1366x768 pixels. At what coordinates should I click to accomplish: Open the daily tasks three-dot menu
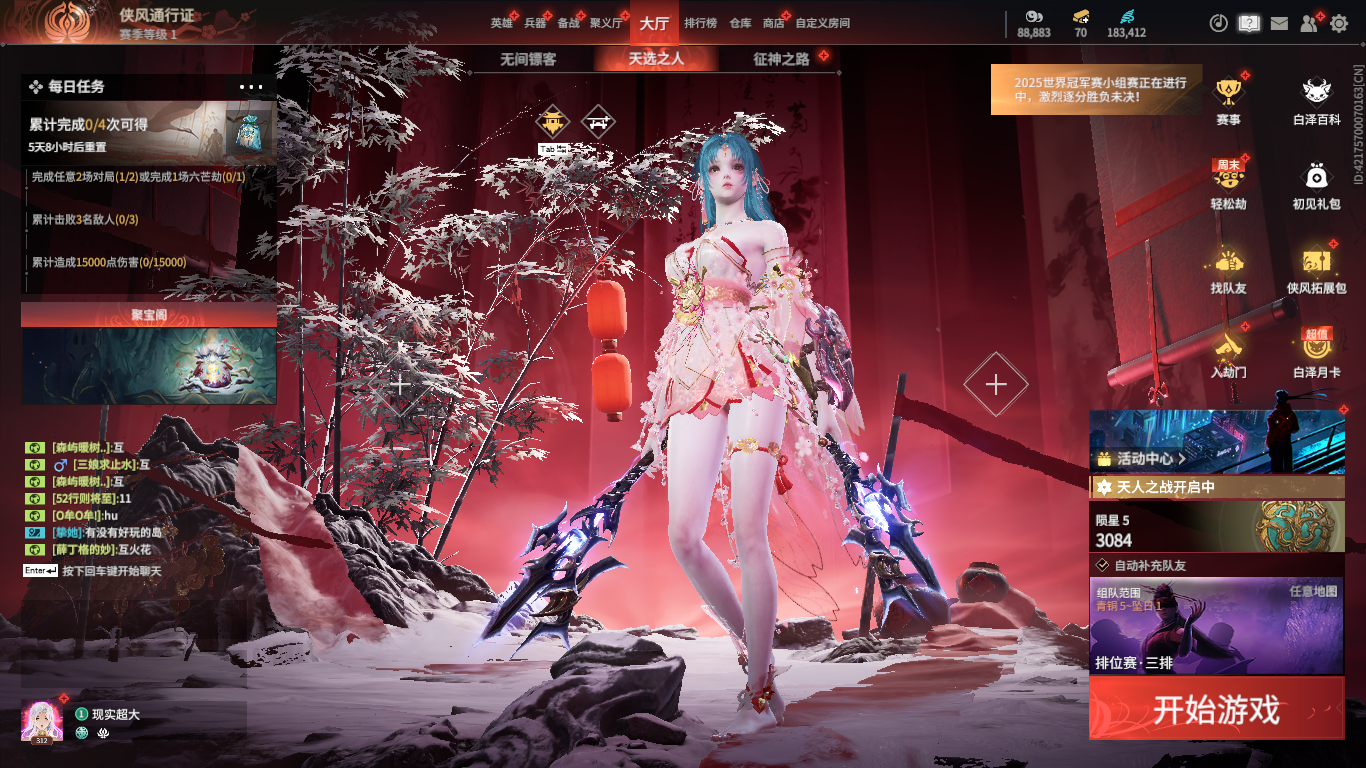pos(251,87)
